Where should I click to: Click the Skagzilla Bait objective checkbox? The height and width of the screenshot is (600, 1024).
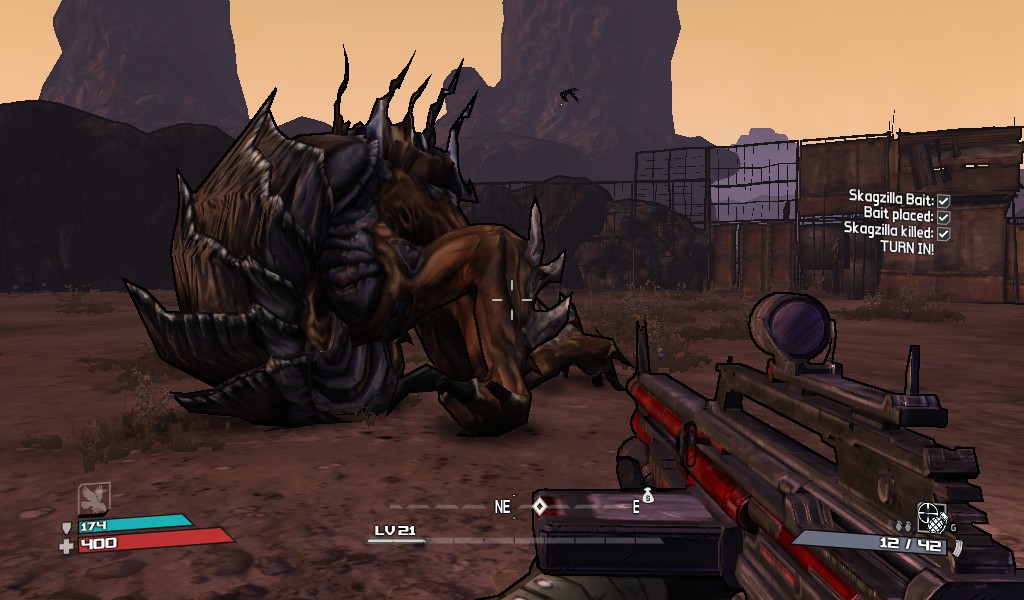(x=943, y=201)
